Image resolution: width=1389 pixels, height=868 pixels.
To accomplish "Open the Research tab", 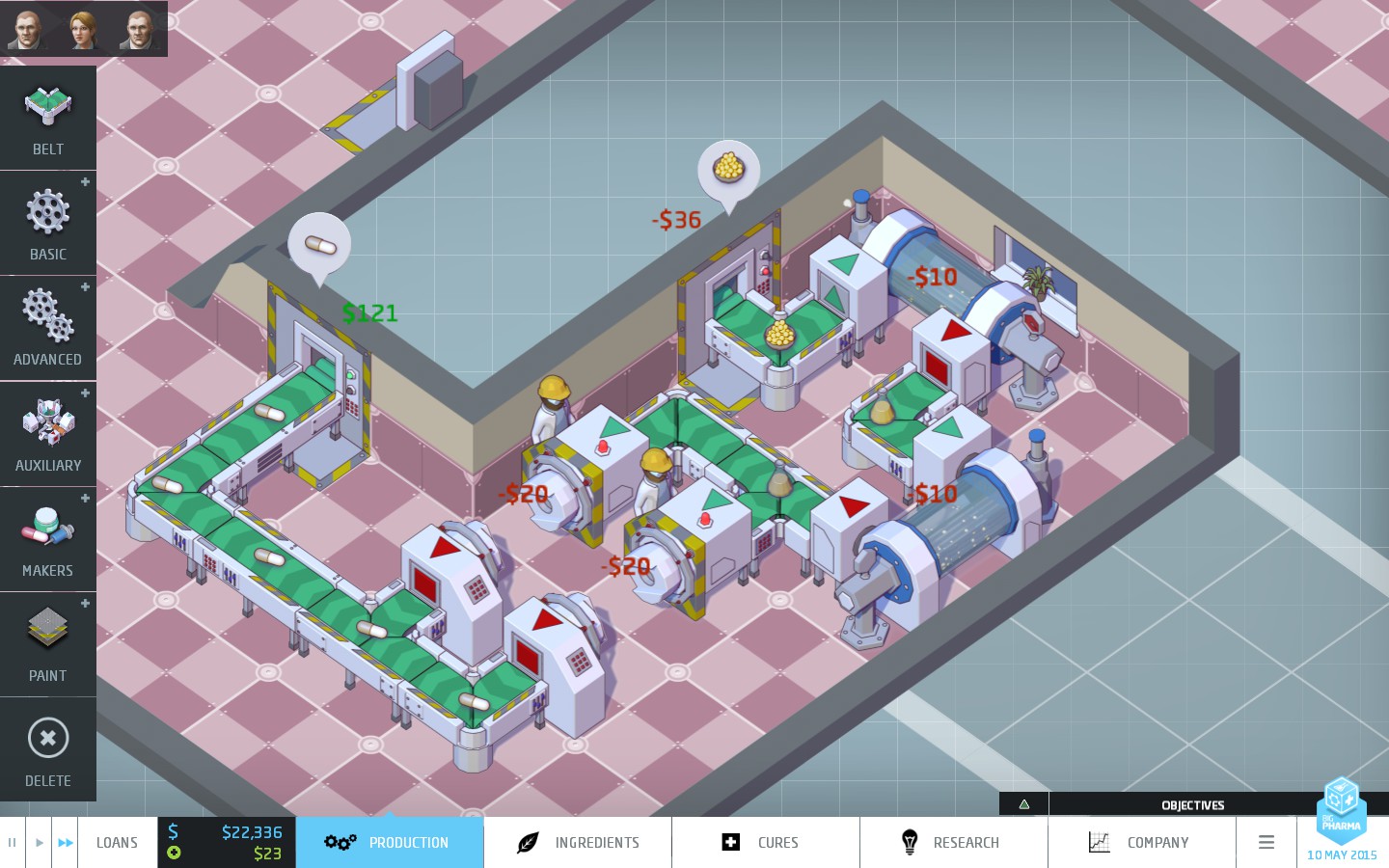I will (954, 843).
